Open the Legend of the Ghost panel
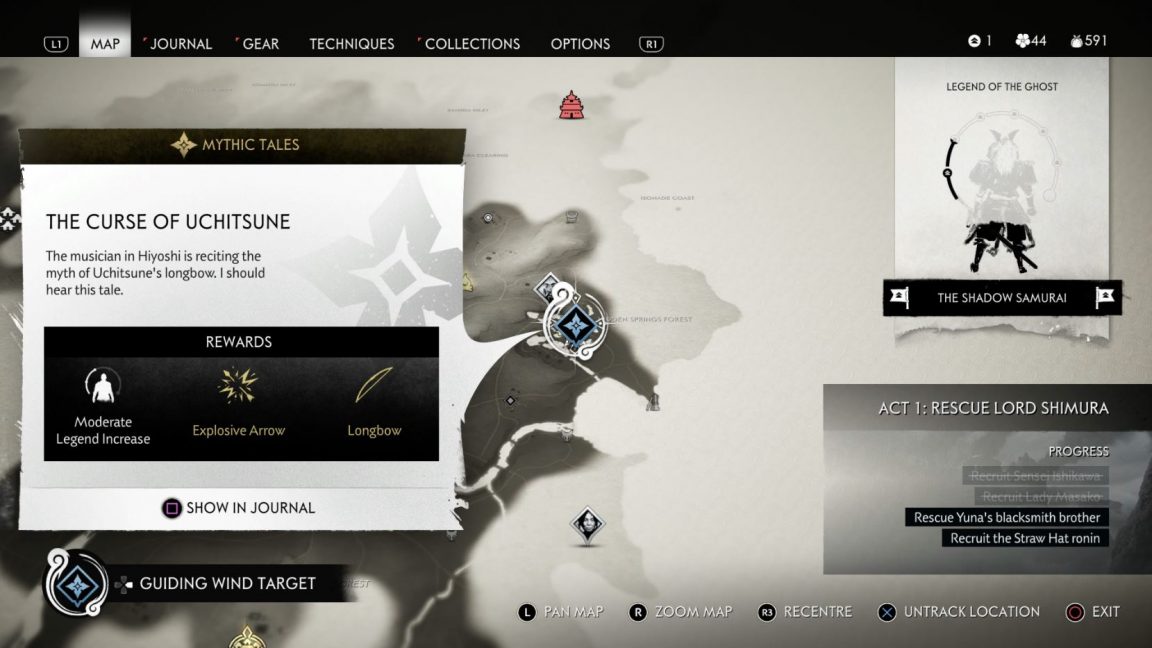The width and height of the screenshot is (1152, 648). point(1001,180)
